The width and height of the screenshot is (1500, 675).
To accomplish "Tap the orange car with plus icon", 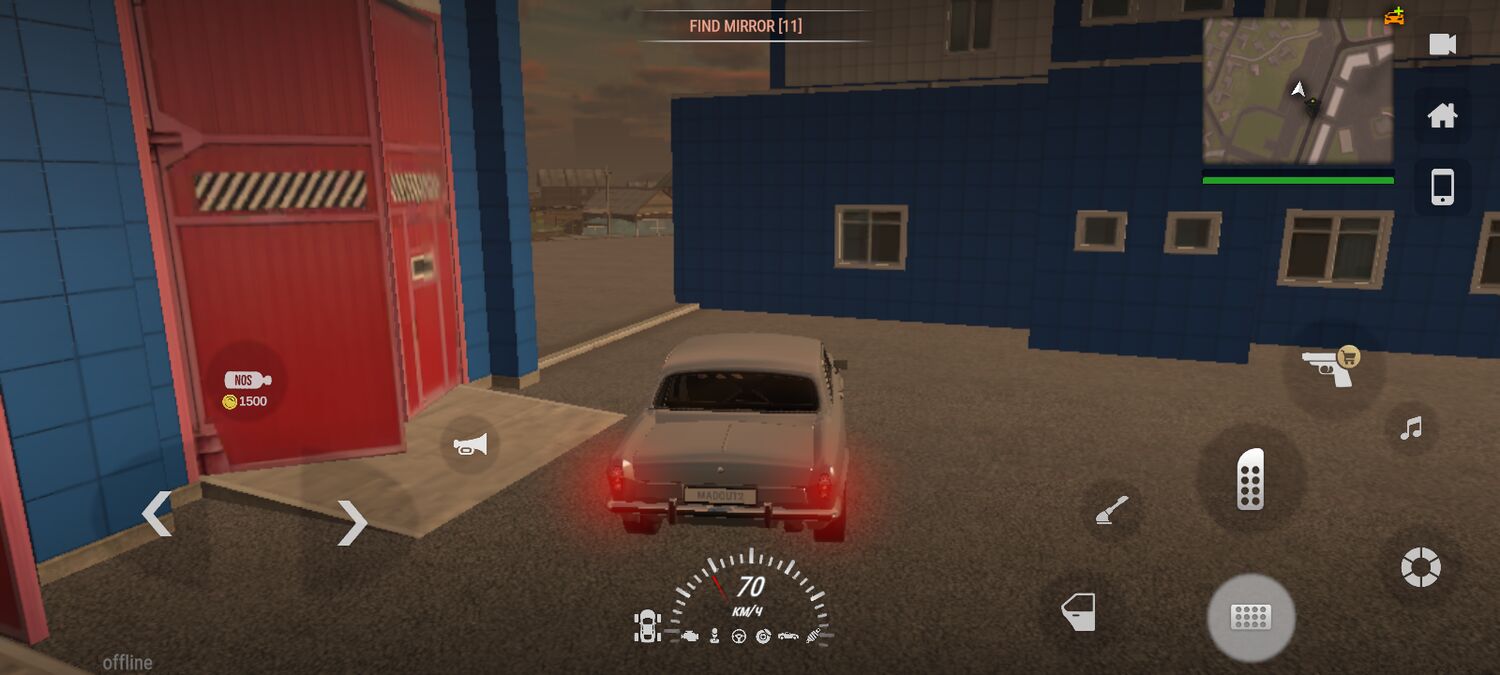I will pos(1394,16).
